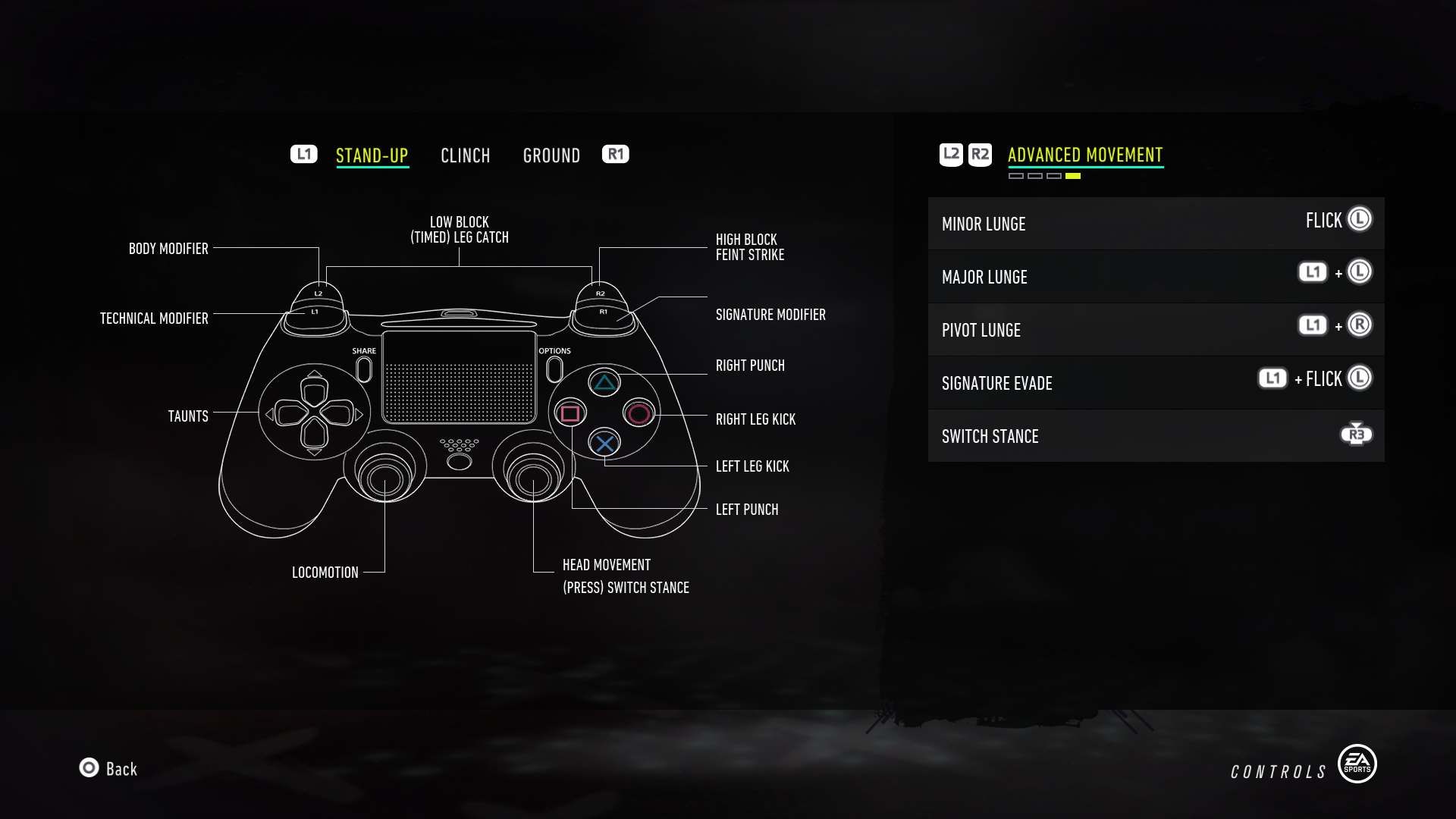This screenshot has height=819, width=1456.
Task: Switch to the CLINCH tab
Action: point(466,155)
